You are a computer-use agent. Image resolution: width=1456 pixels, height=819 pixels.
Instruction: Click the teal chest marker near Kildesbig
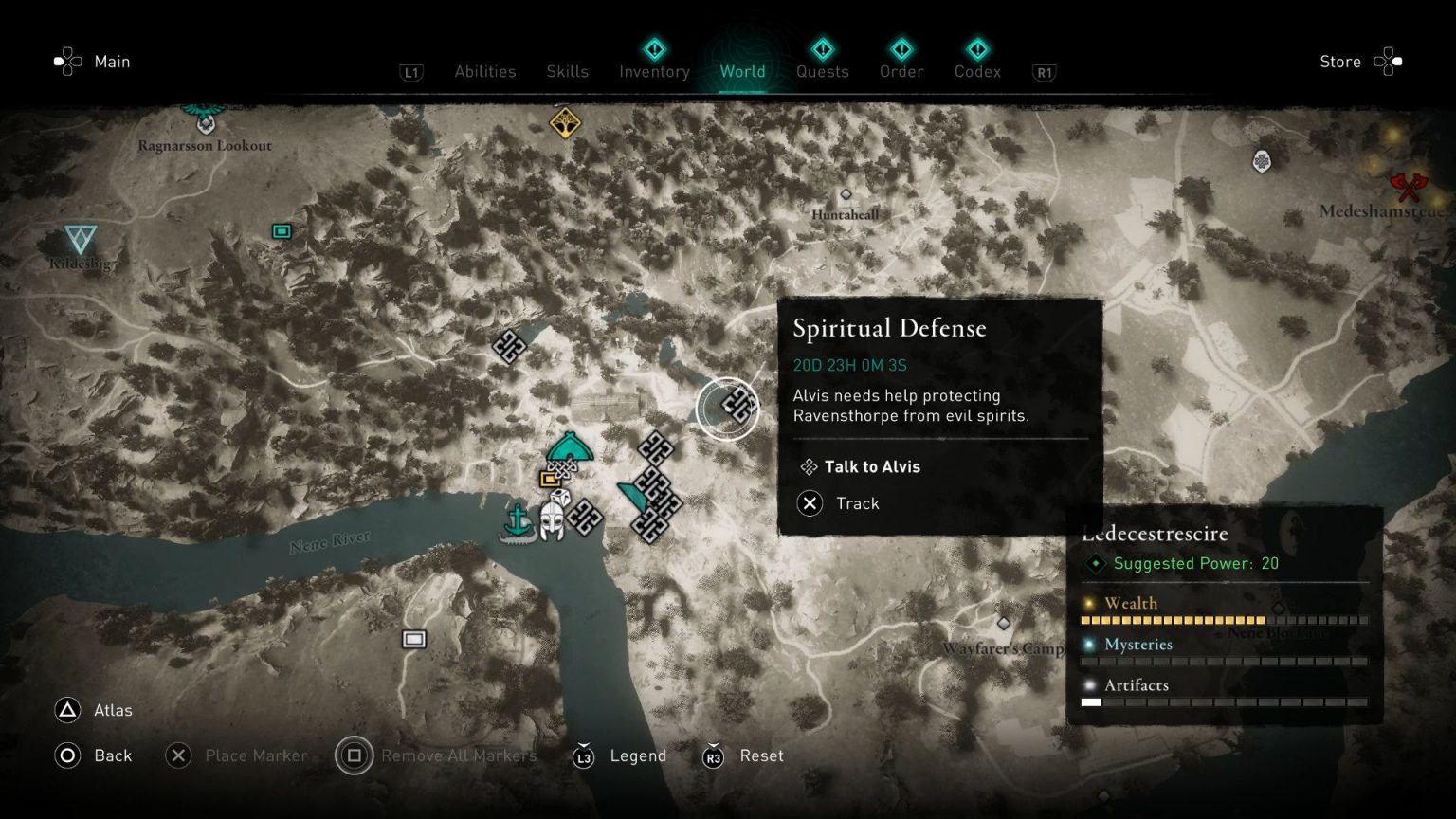[281, 230]
